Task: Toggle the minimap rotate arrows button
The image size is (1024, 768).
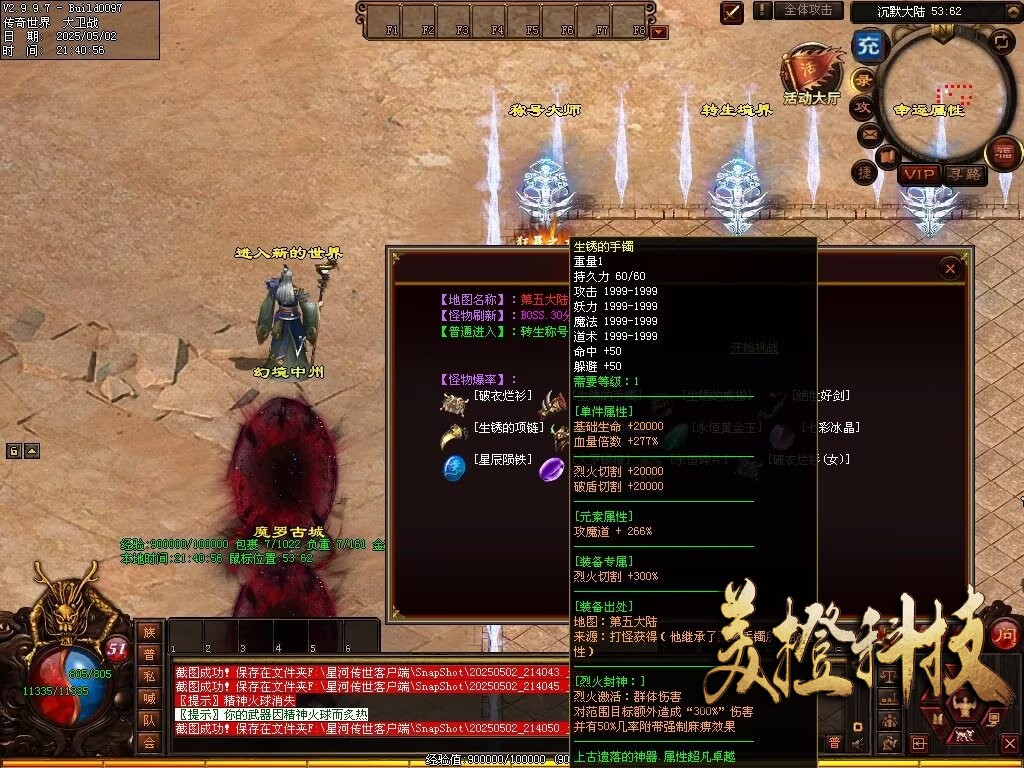Action: [x=1001, y=41]
